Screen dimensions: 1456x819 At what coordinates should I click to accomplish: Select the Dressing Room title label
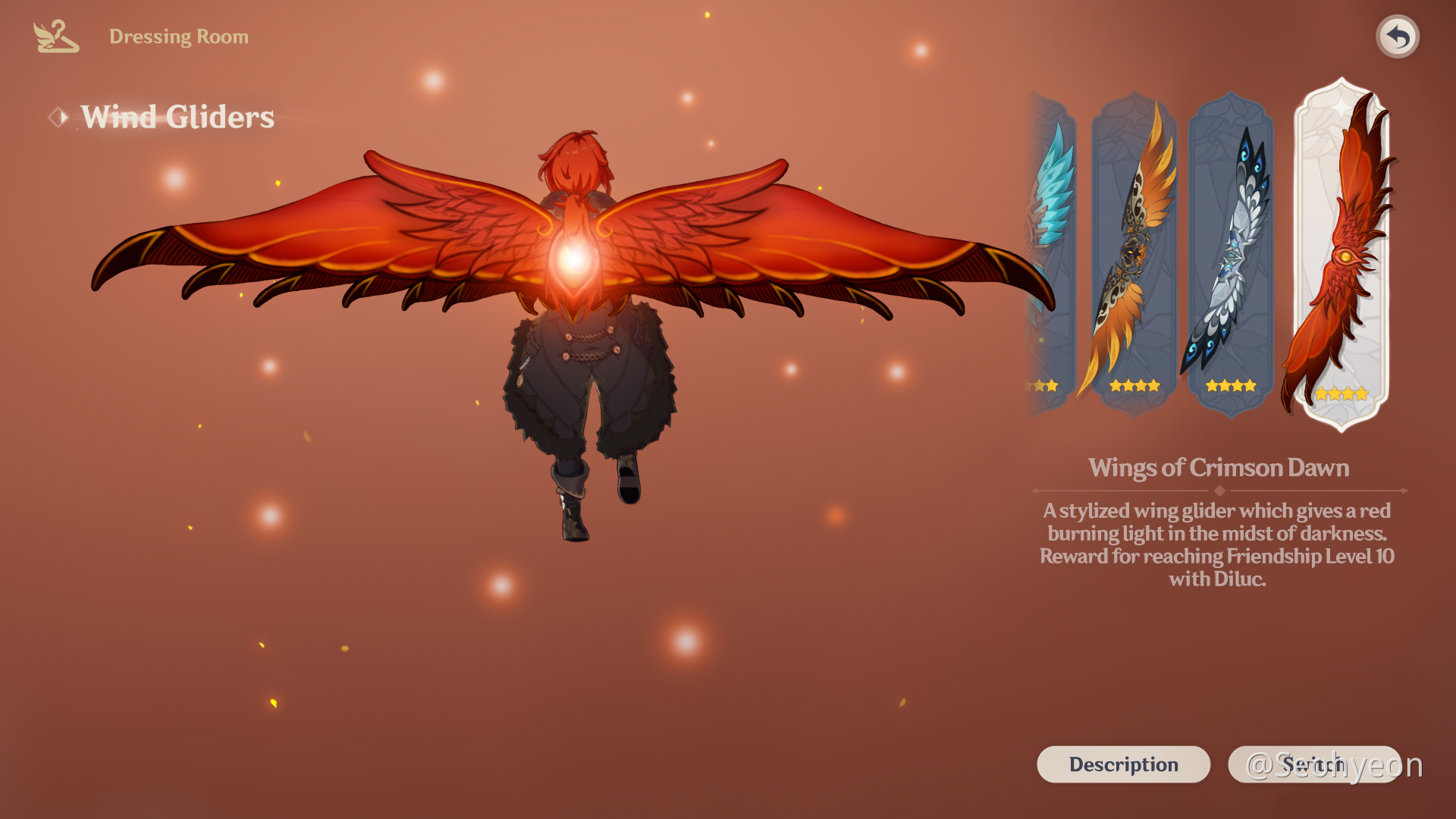point(179,36)
